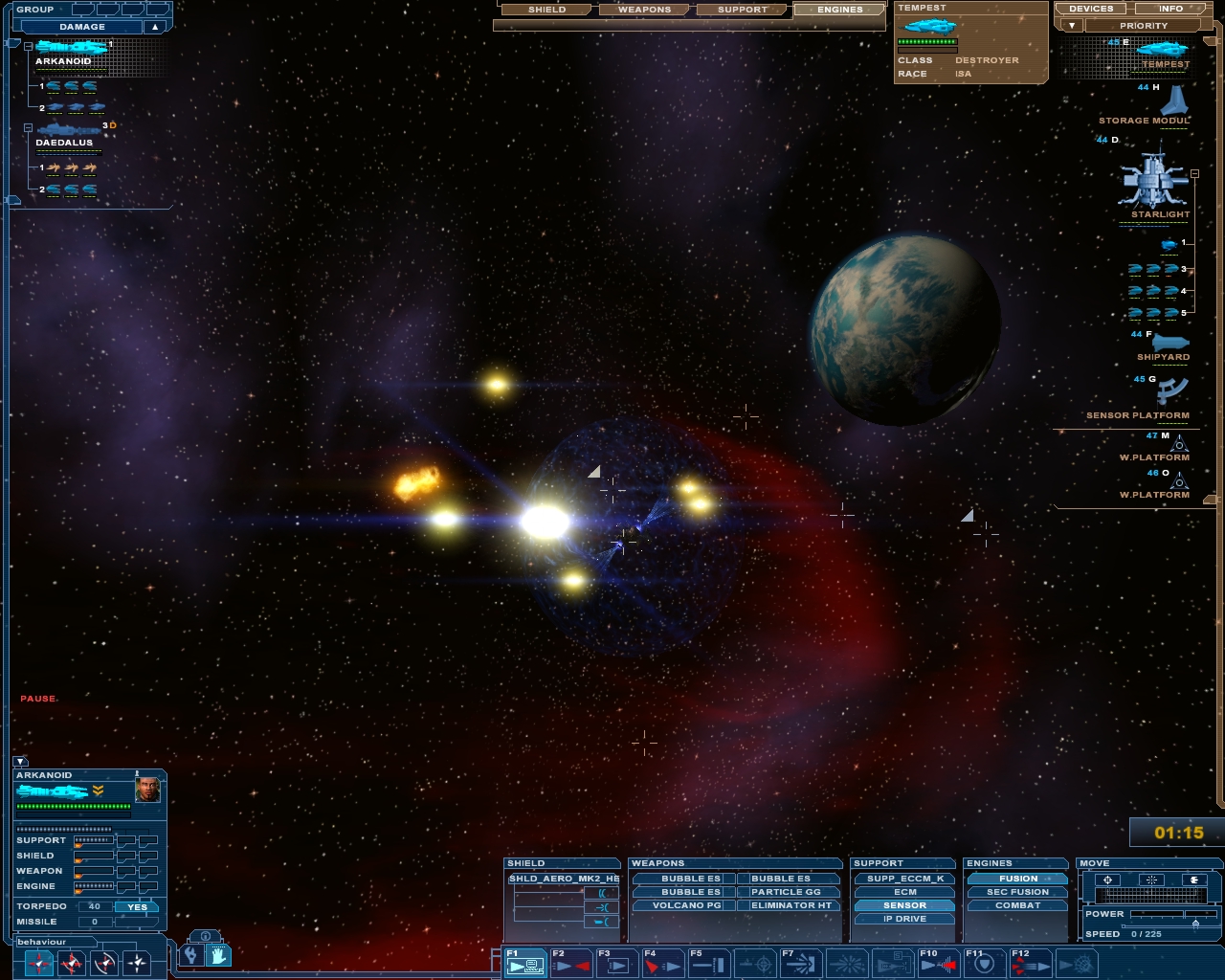Collapse the Starlight squadron tree
Image resolution: width=1225 pixels, height=980 pixels.
pyautogui.click(x=1194, y=173)
